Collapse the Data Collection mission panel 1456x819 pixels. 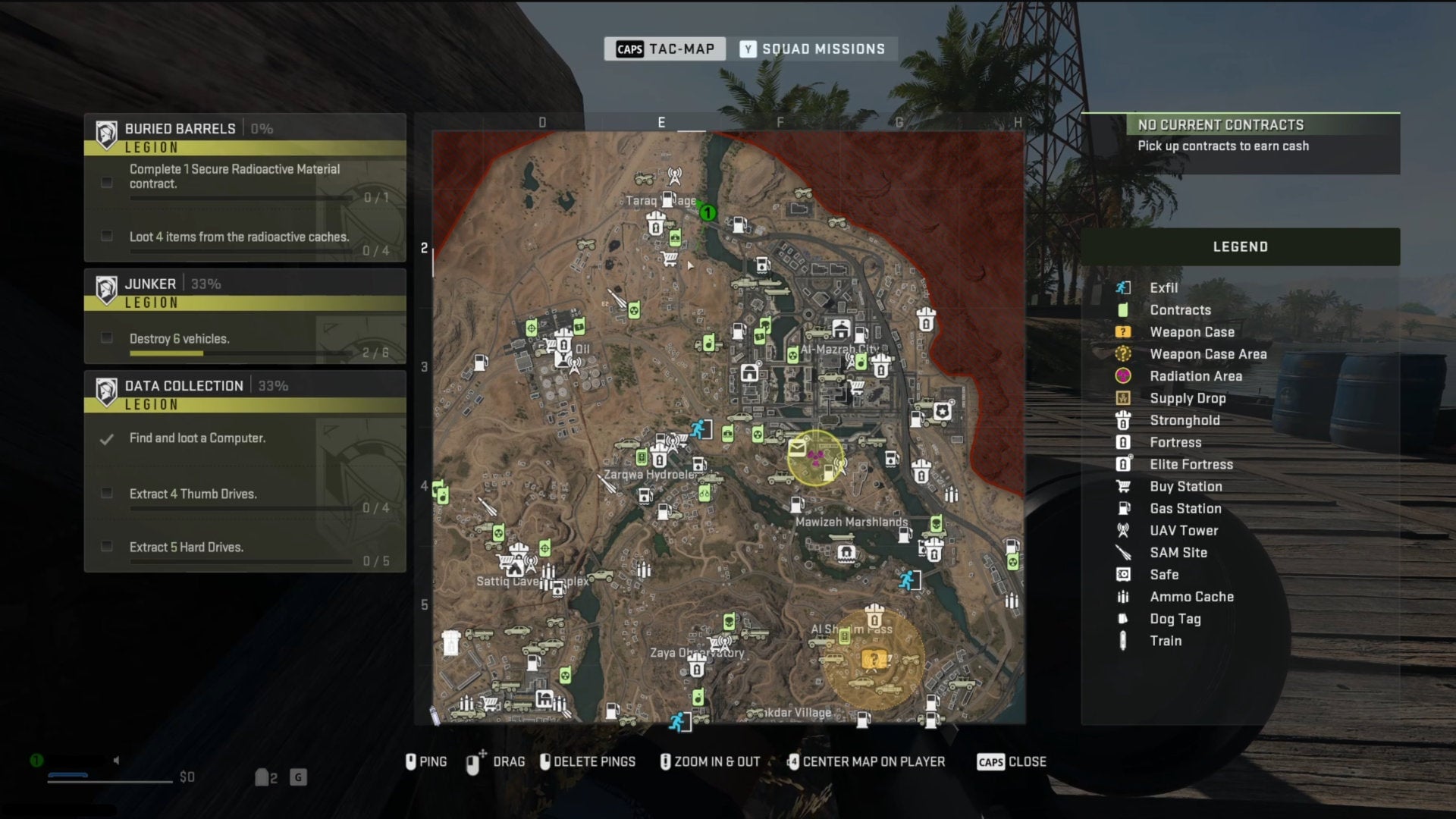point(184,385)
